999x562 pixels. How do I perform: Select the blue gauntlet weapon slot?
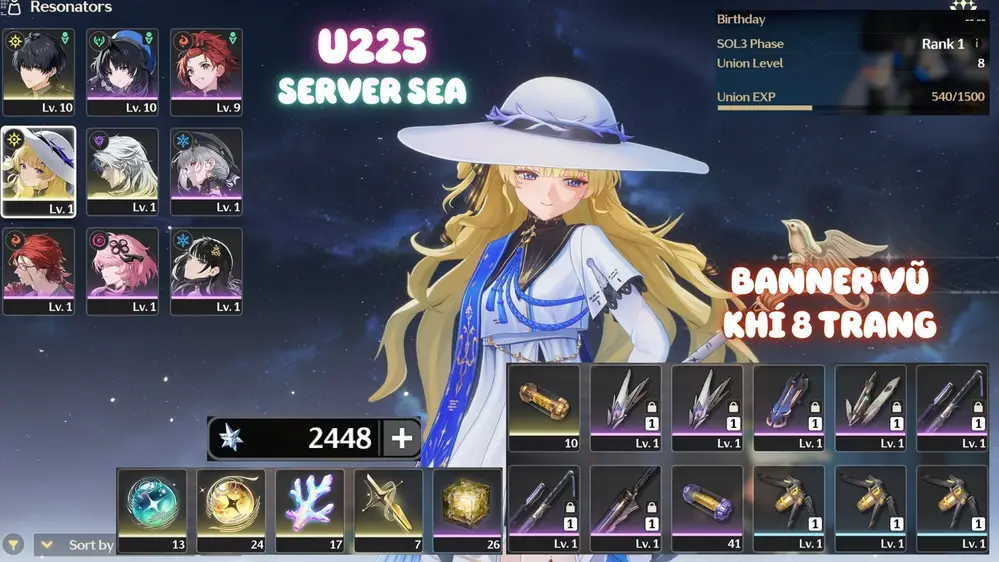coord(789,408)
